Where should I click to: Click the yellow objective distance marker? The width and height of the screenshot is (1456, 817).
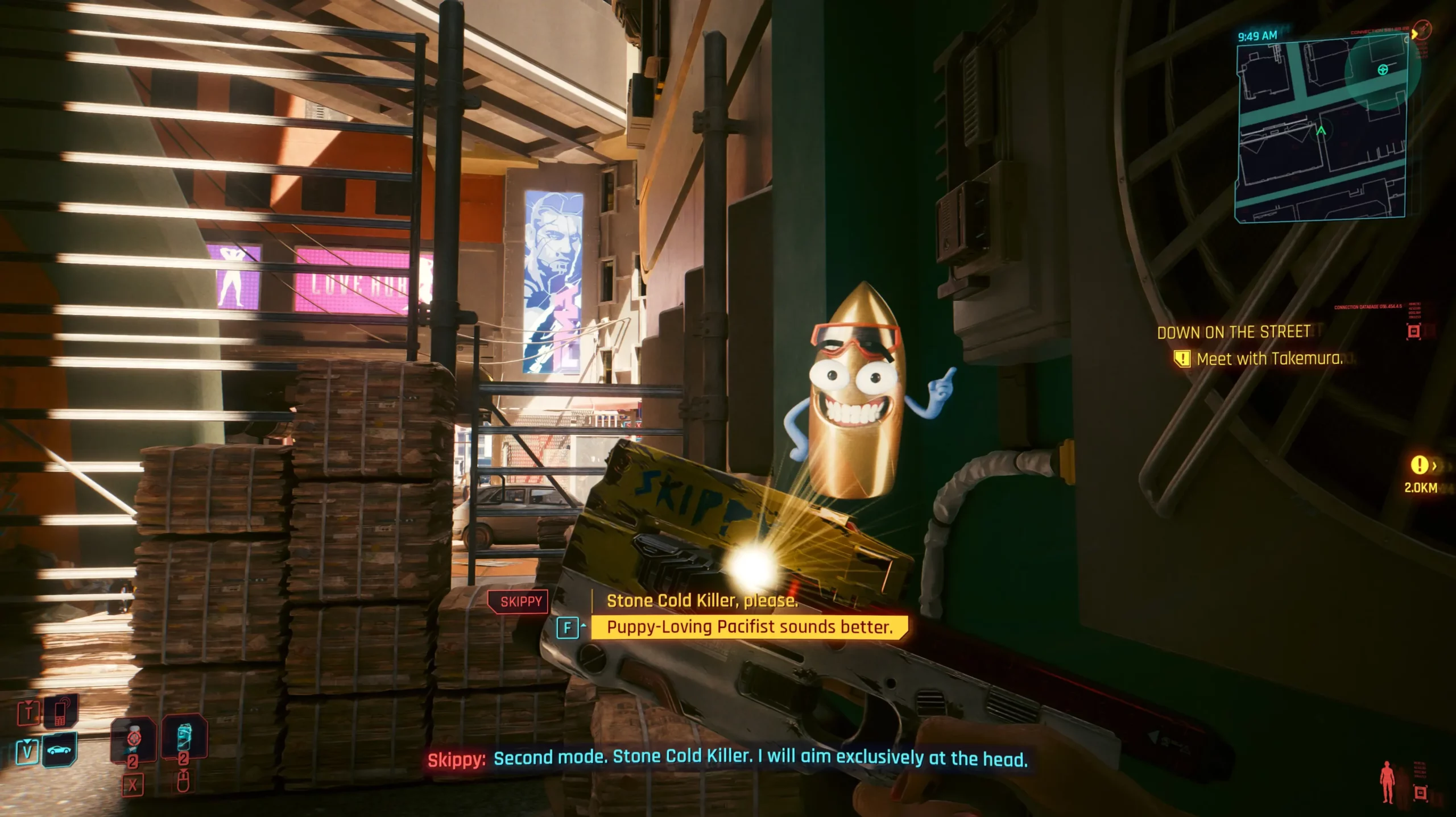tap(1419, 466)
